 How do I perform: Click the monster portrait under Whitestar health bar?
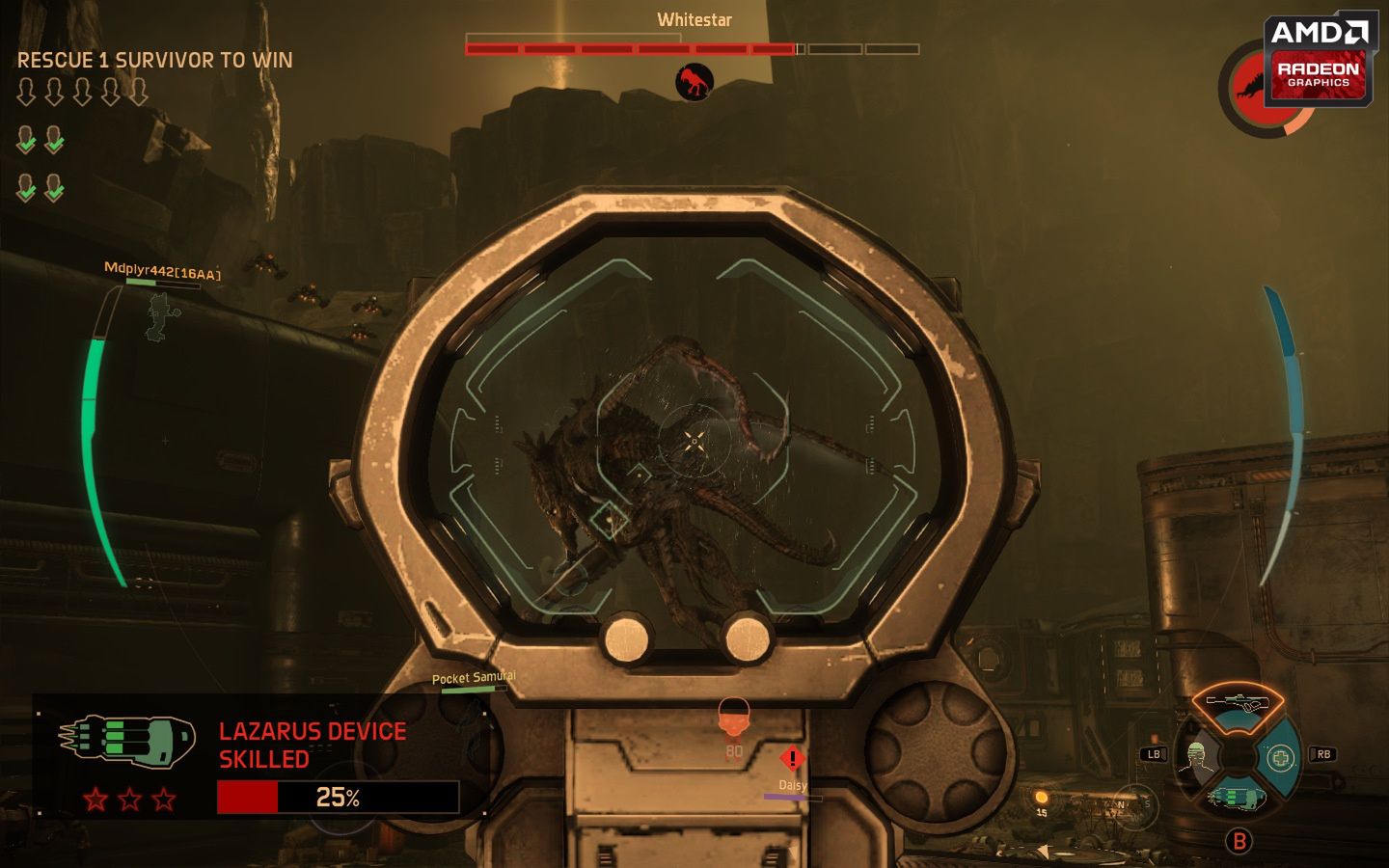click(694, 81)
